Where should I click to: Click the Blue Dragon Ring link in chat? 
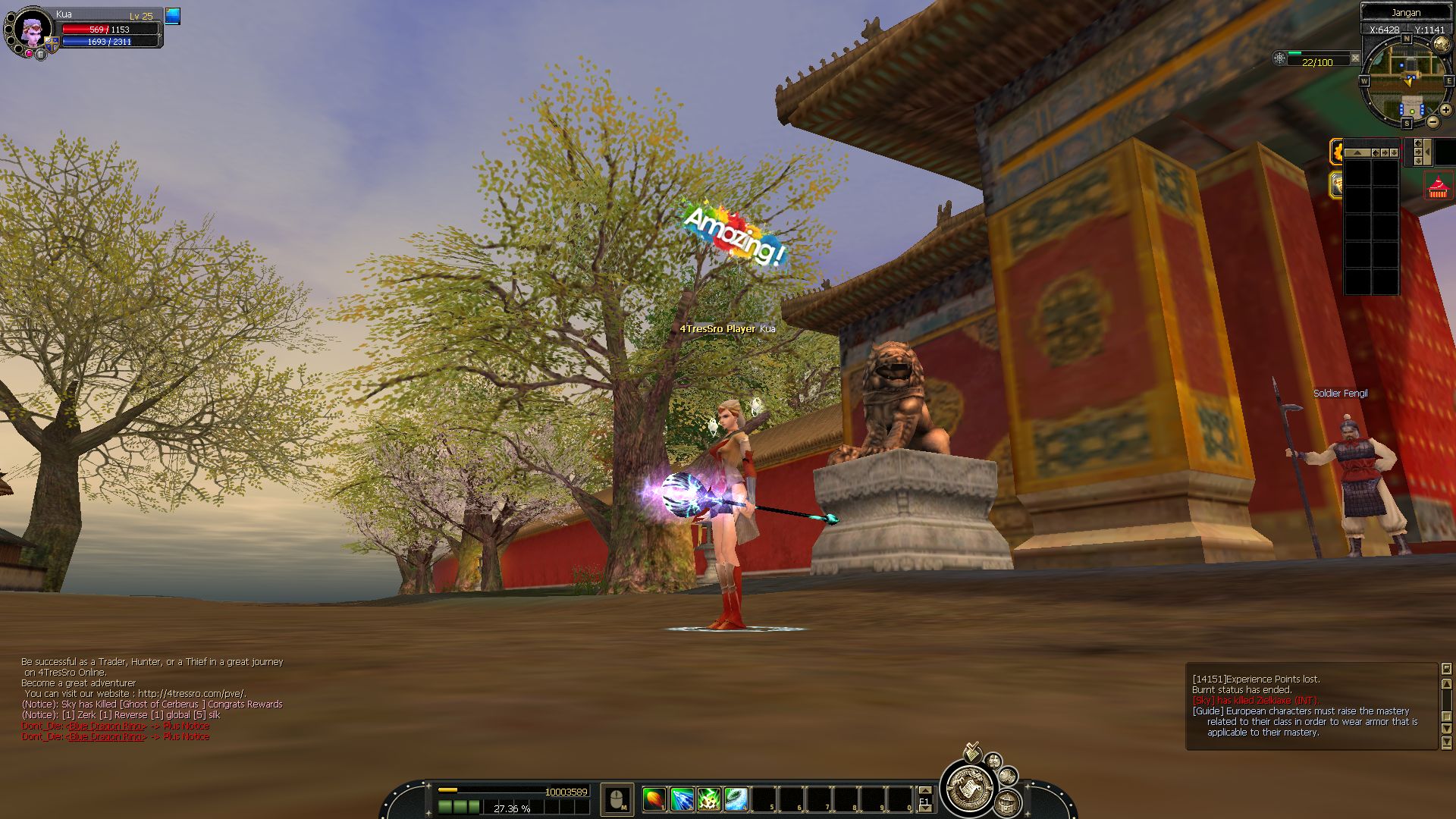(x=106, y=726)
